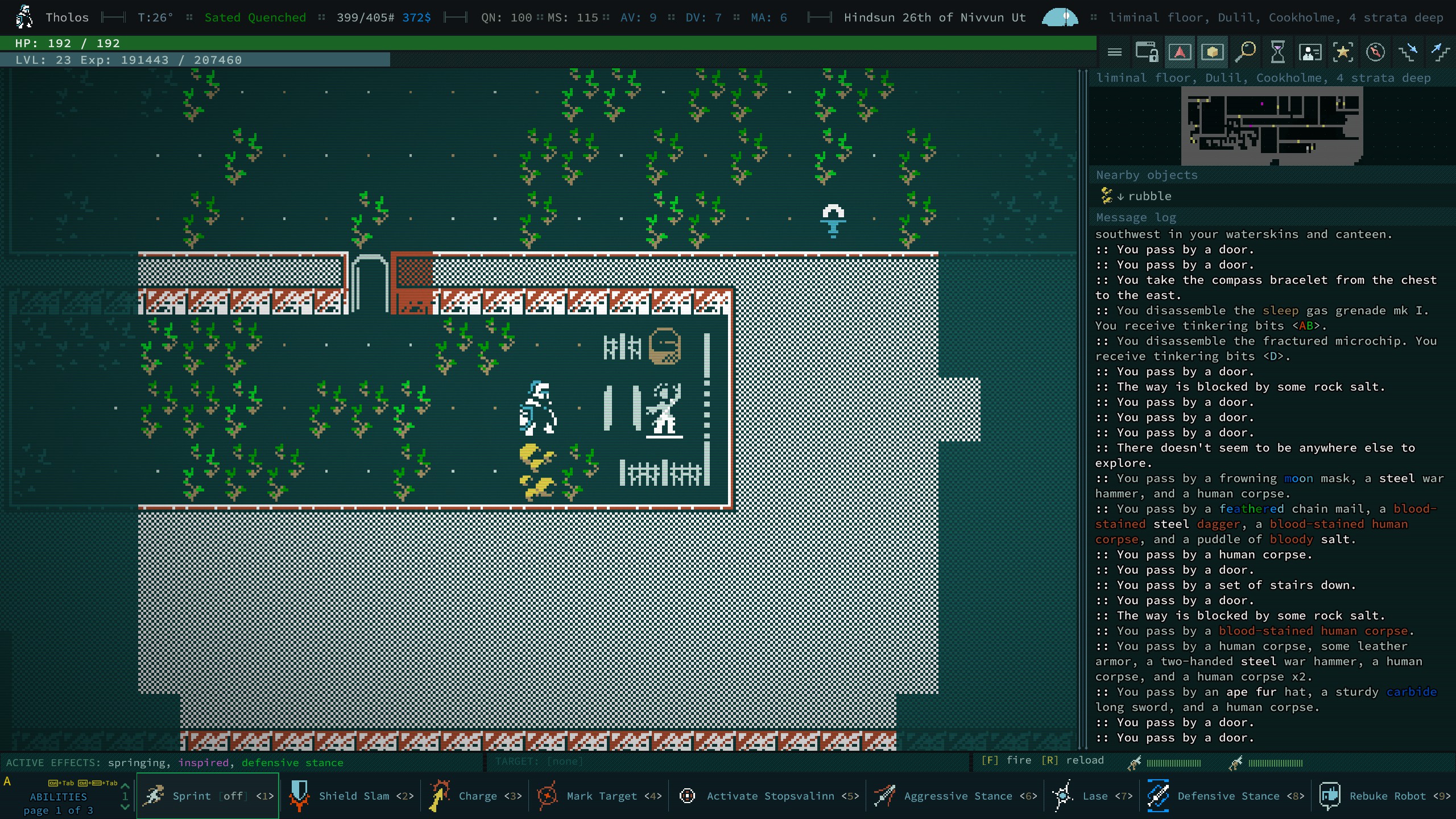Toggle Sprint ability in hotbar
Screen dimensions: 1456x819
pos(208,796)
